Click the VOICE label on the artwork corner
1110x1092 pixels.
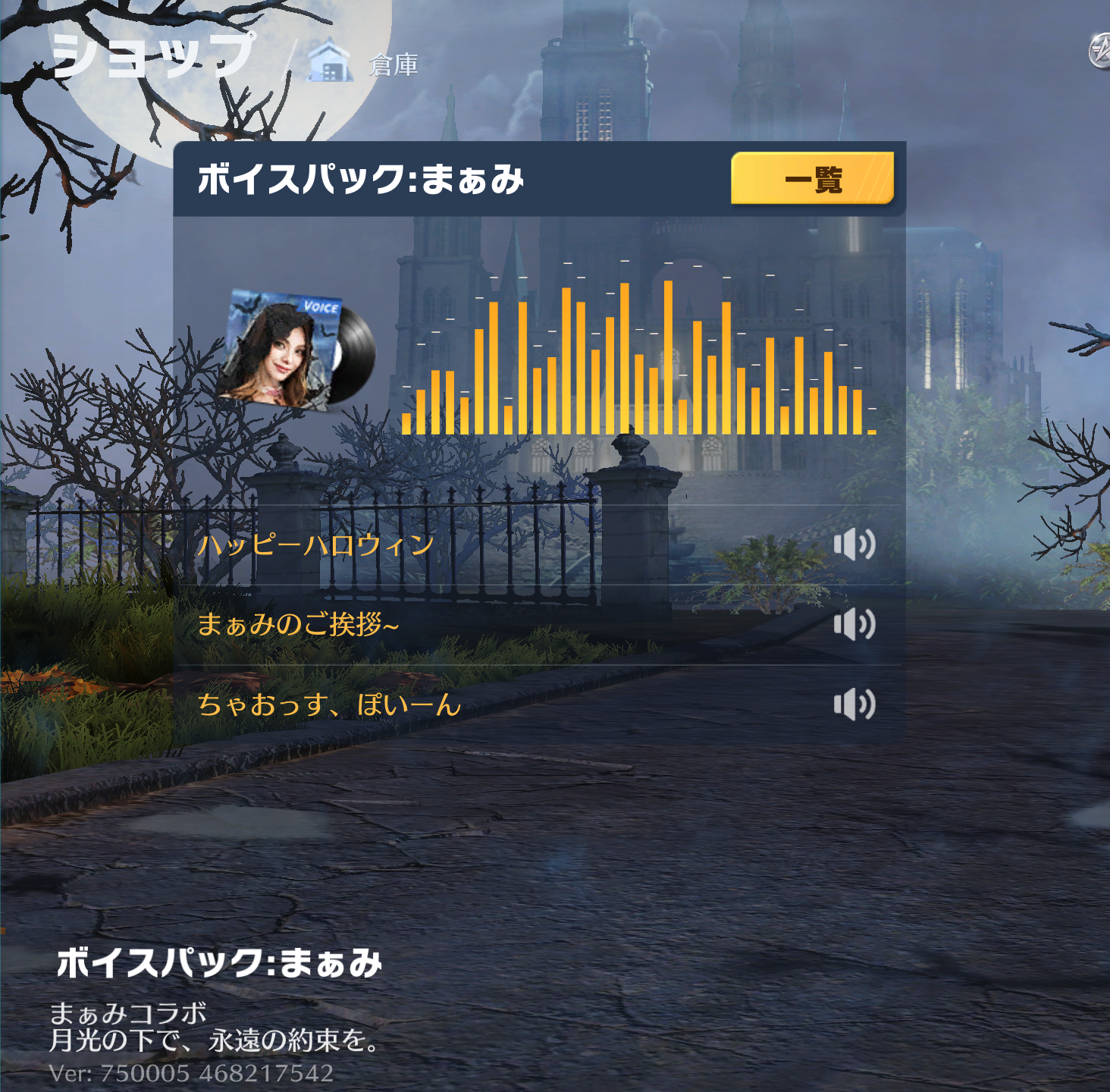(322, 306)
